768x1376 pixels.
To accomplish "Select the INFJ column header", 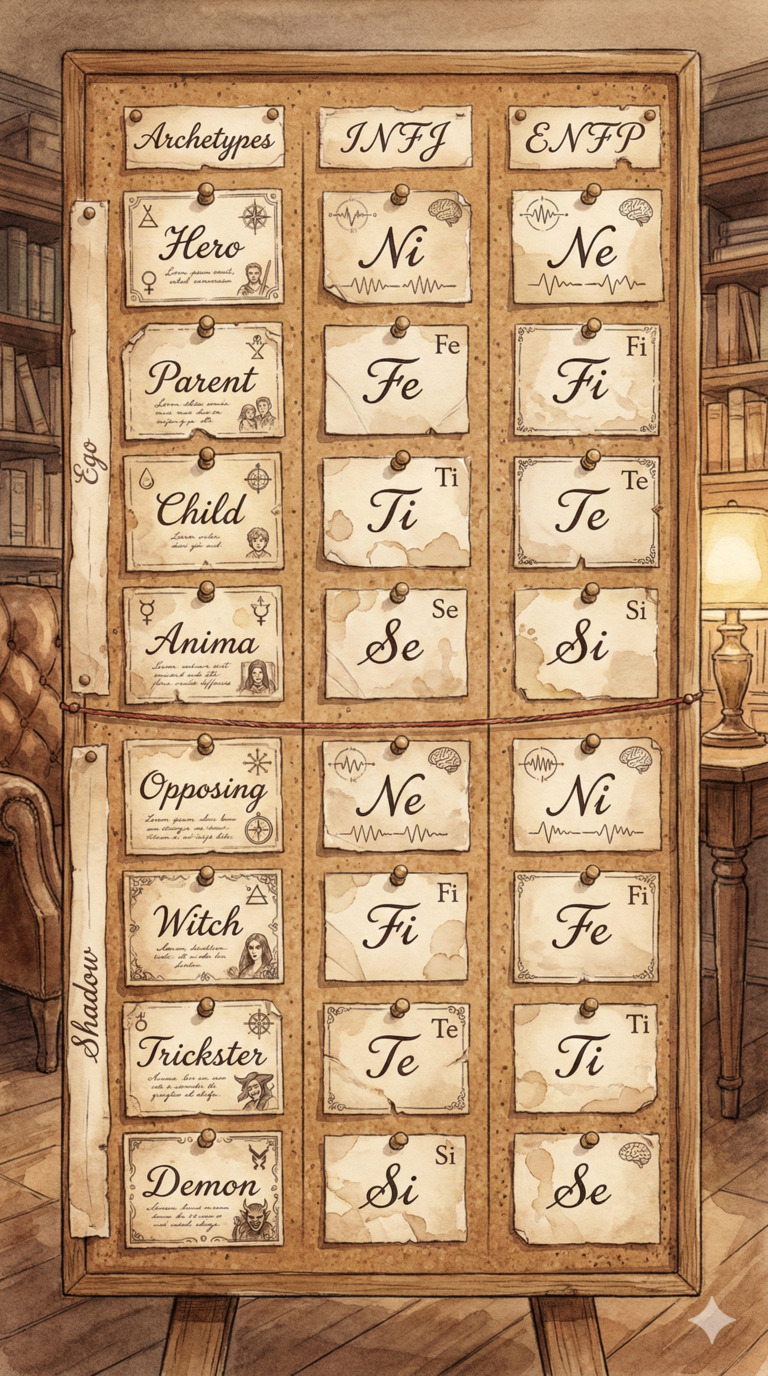I will tap(395, 138).
